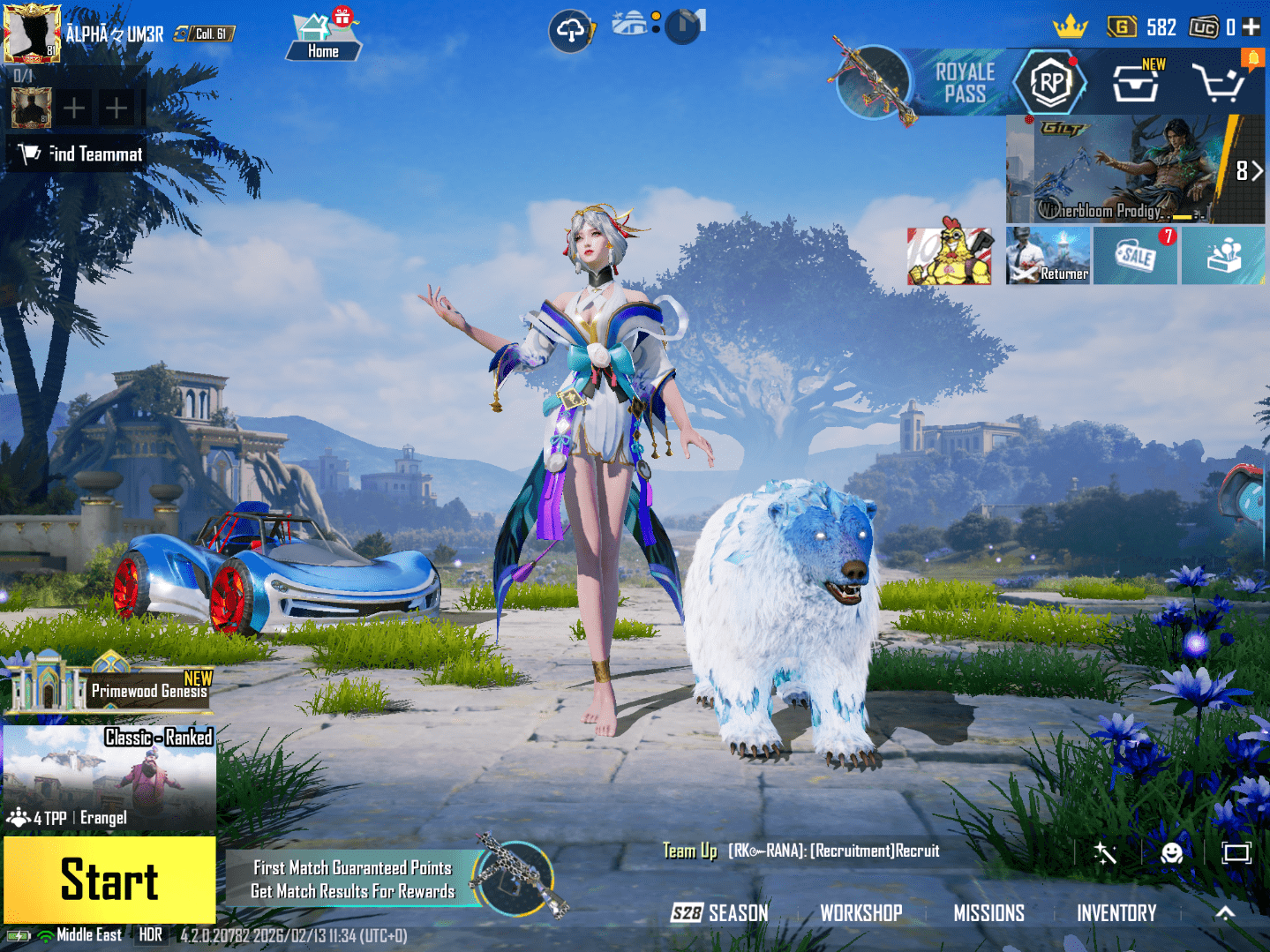Click the yellow Start button

[109, 880]
